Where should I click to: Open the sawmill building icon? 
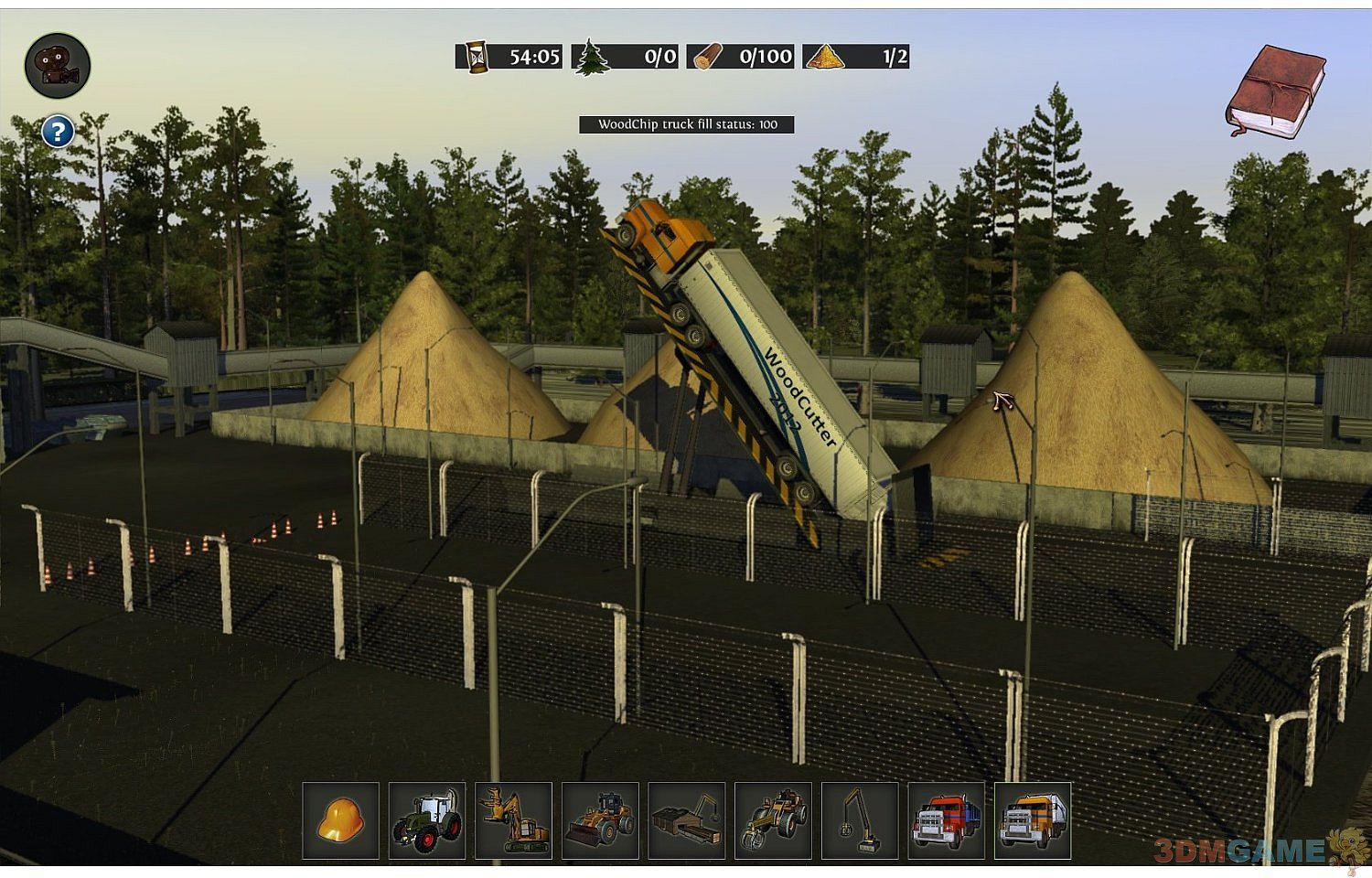coord(686,820)
